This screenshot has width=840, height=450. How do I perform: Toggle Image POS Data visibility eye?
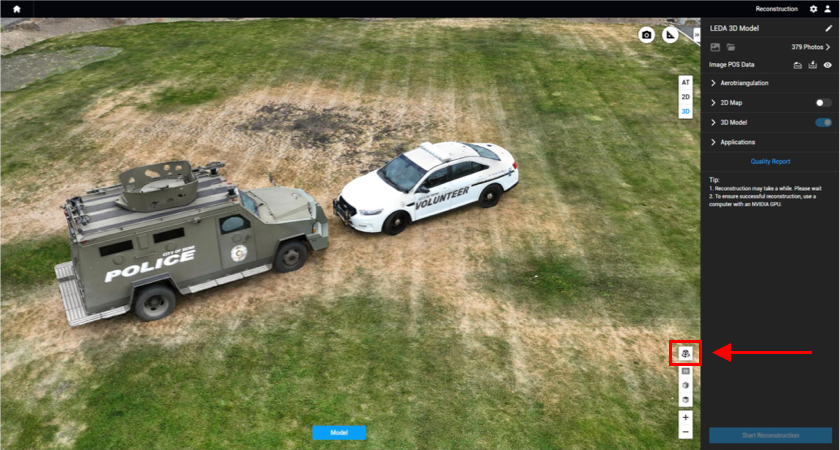828,65
